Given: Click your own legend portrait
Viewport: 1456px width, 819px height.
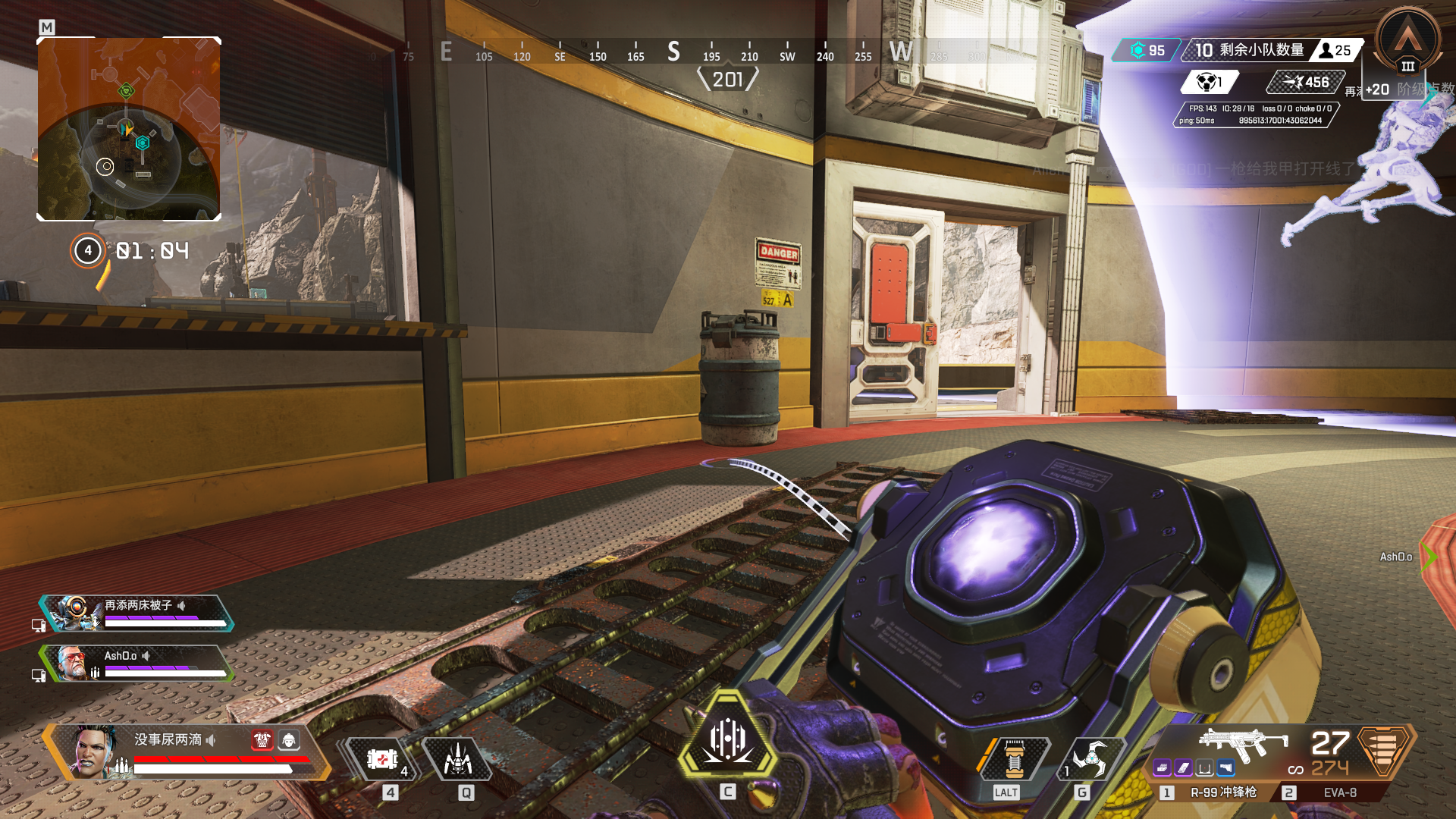Looking at the screenshot, I should click(96, 751).
